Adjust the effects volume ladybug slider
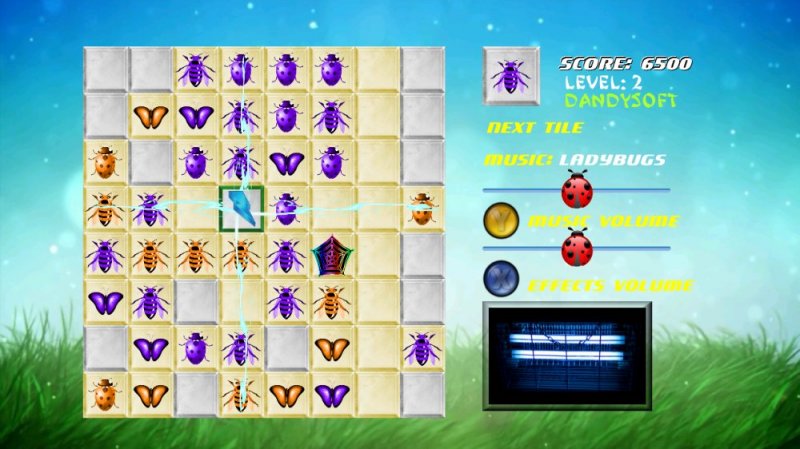The image size is (800, 449). pos(577,246)
